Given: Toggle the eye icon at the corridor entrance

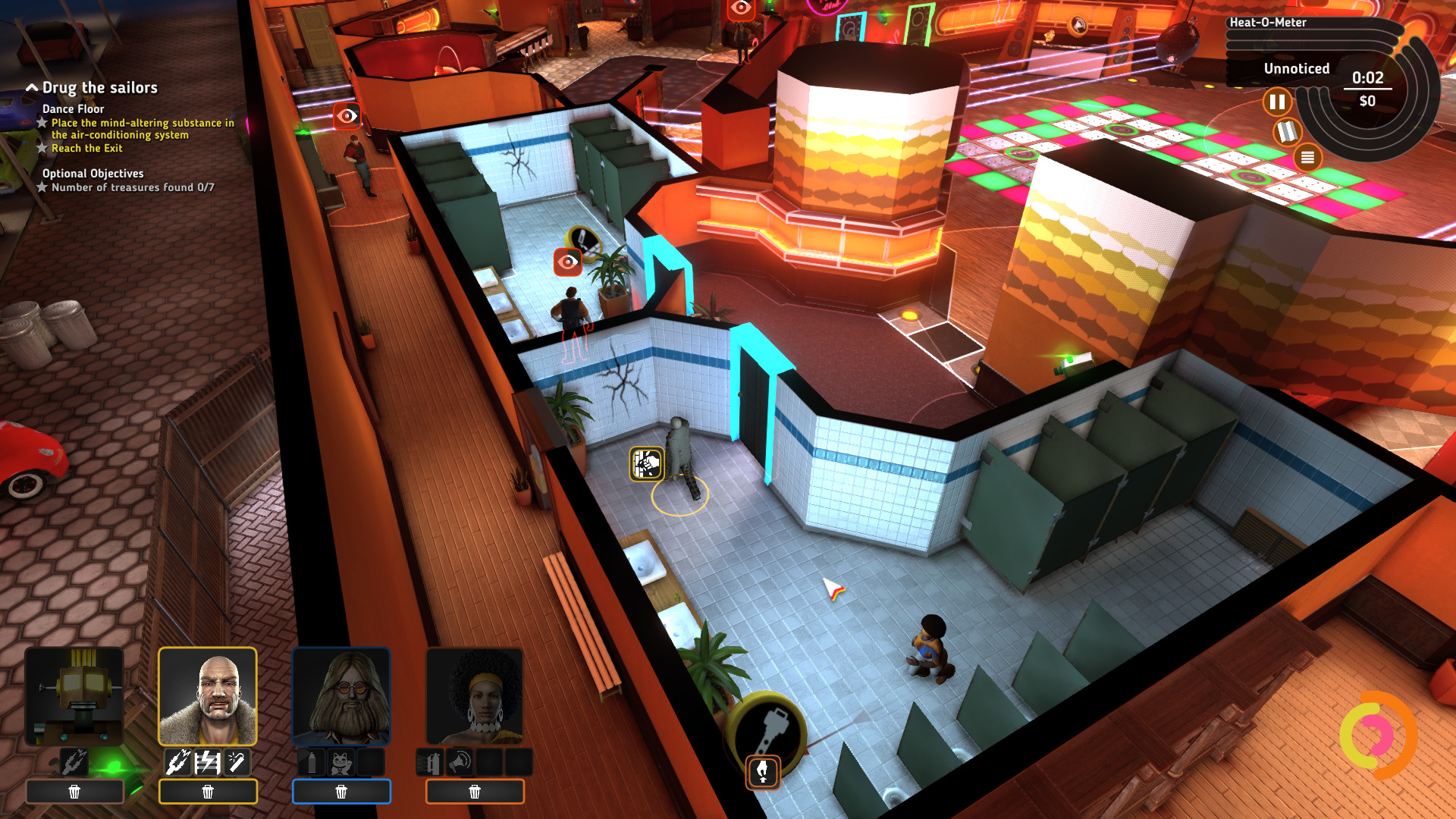Looking at the screenshot, I should tap(349, 115).
